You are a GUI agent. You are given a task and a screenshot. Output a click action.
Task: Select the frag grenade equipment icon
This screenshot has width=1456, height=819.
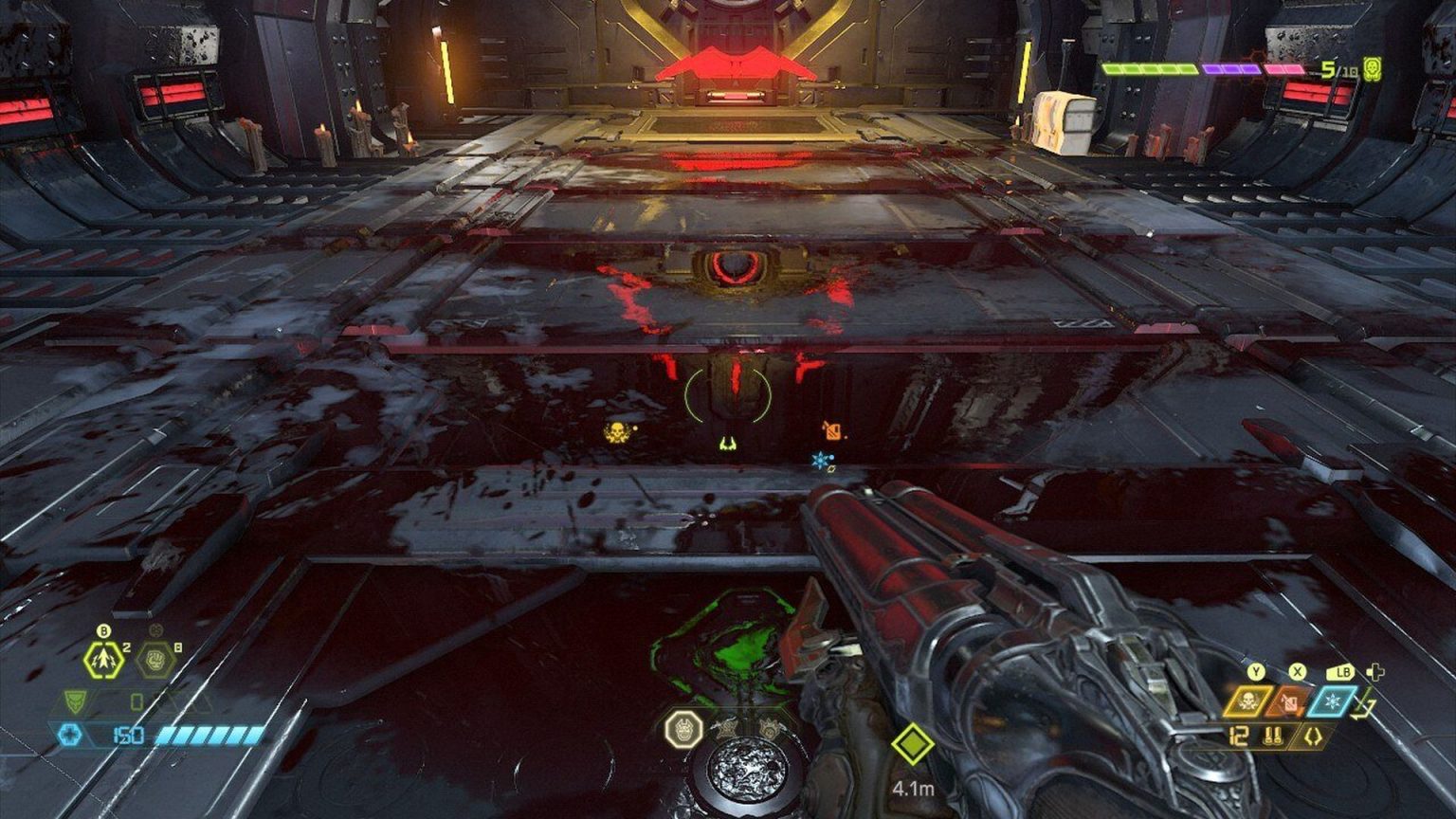coord(102,660)
